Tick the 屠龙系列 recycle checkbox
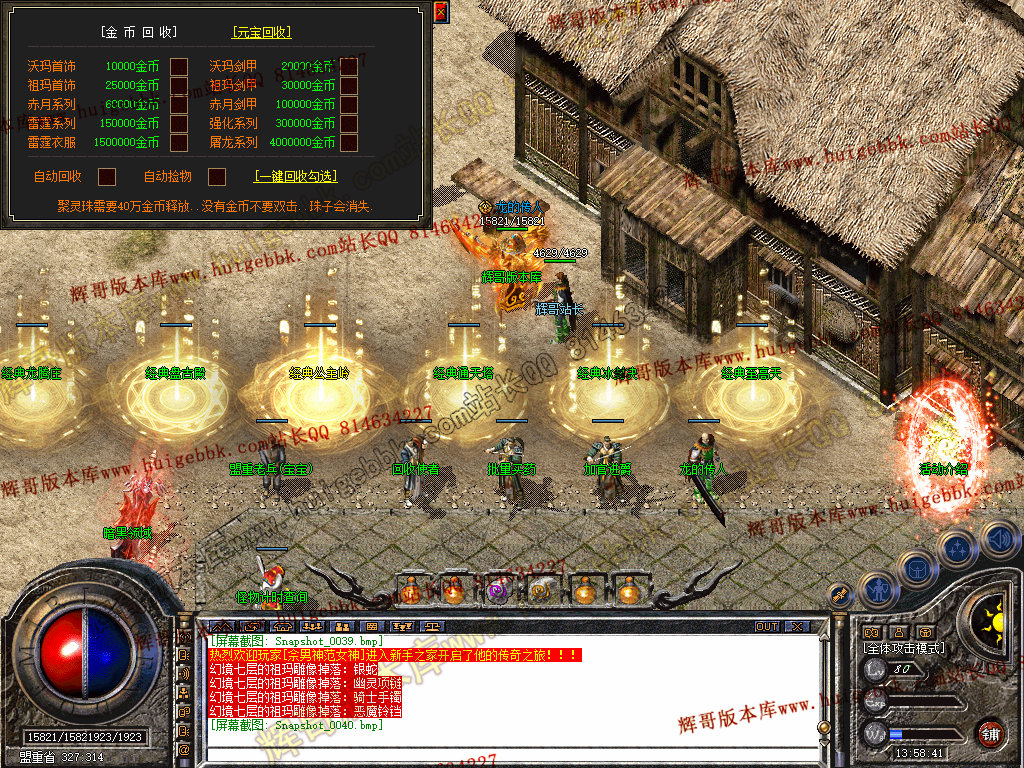This screenshot has width=1024, height=768. (349, 143)
